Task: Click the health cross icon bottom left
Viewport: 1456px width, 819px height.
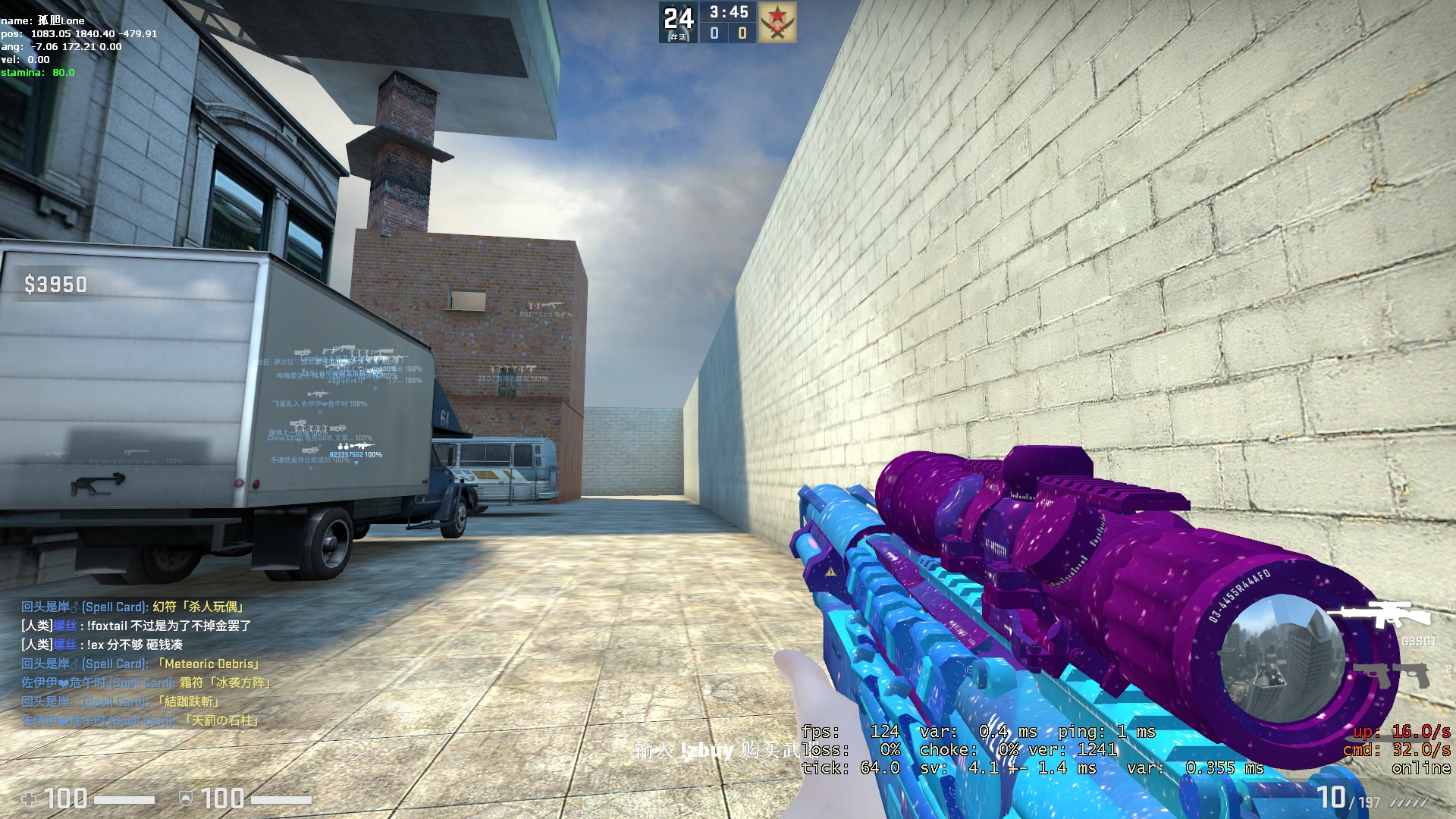Action: [x=29, y=799]
